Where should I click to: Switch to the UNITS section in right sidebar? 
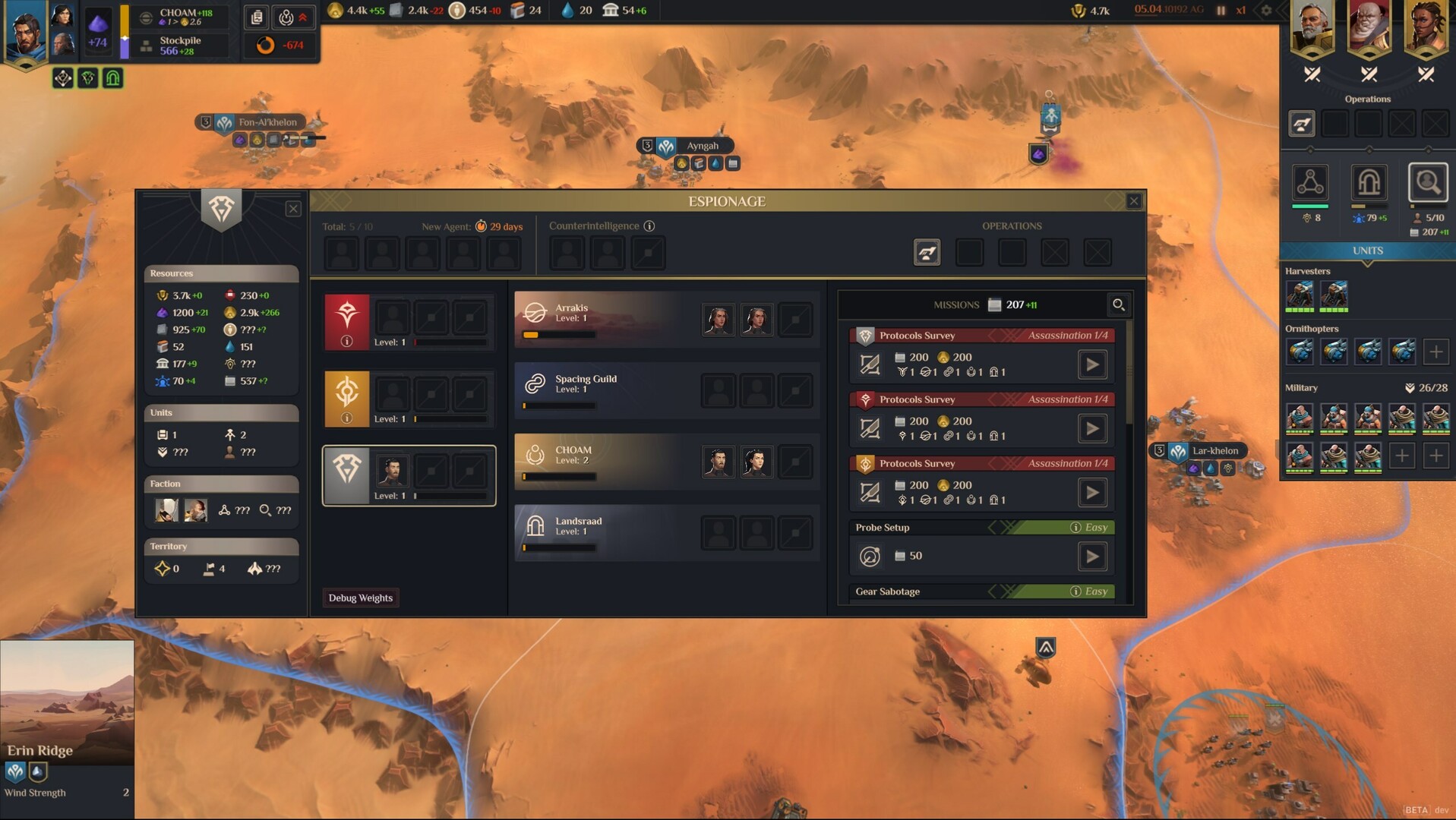pyautogui.click(x=1367, y=251)
